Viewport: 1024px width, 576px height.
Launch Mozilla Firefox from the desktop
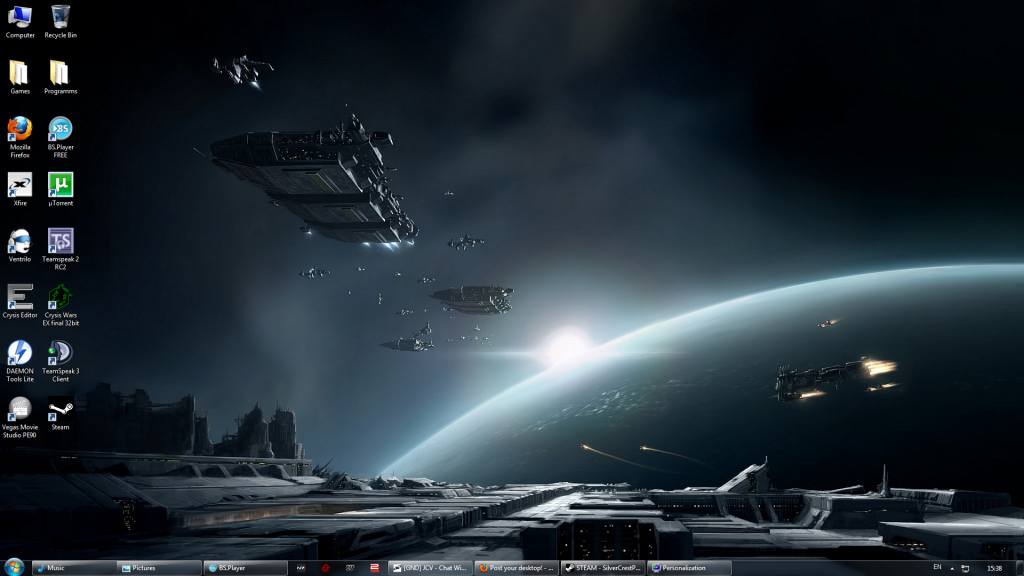point(20,130)
